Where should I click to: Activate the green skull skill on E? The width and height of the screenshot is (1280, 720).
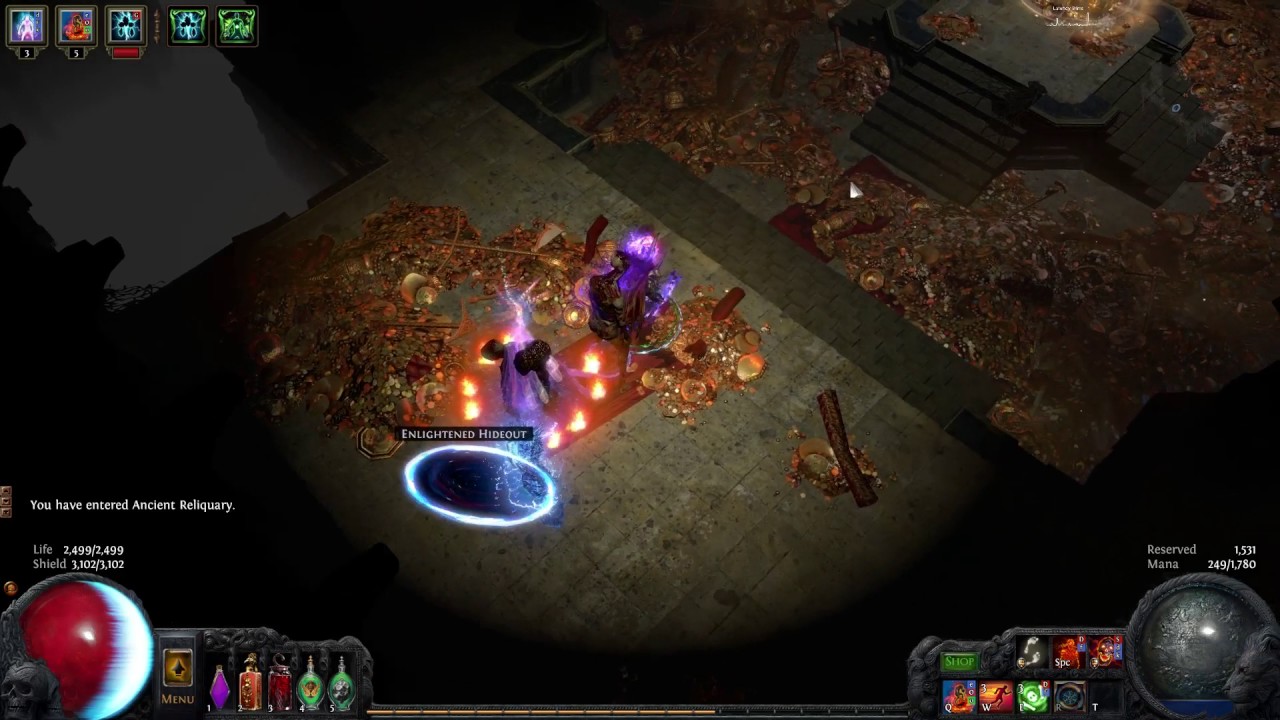tap(1032, 695)
